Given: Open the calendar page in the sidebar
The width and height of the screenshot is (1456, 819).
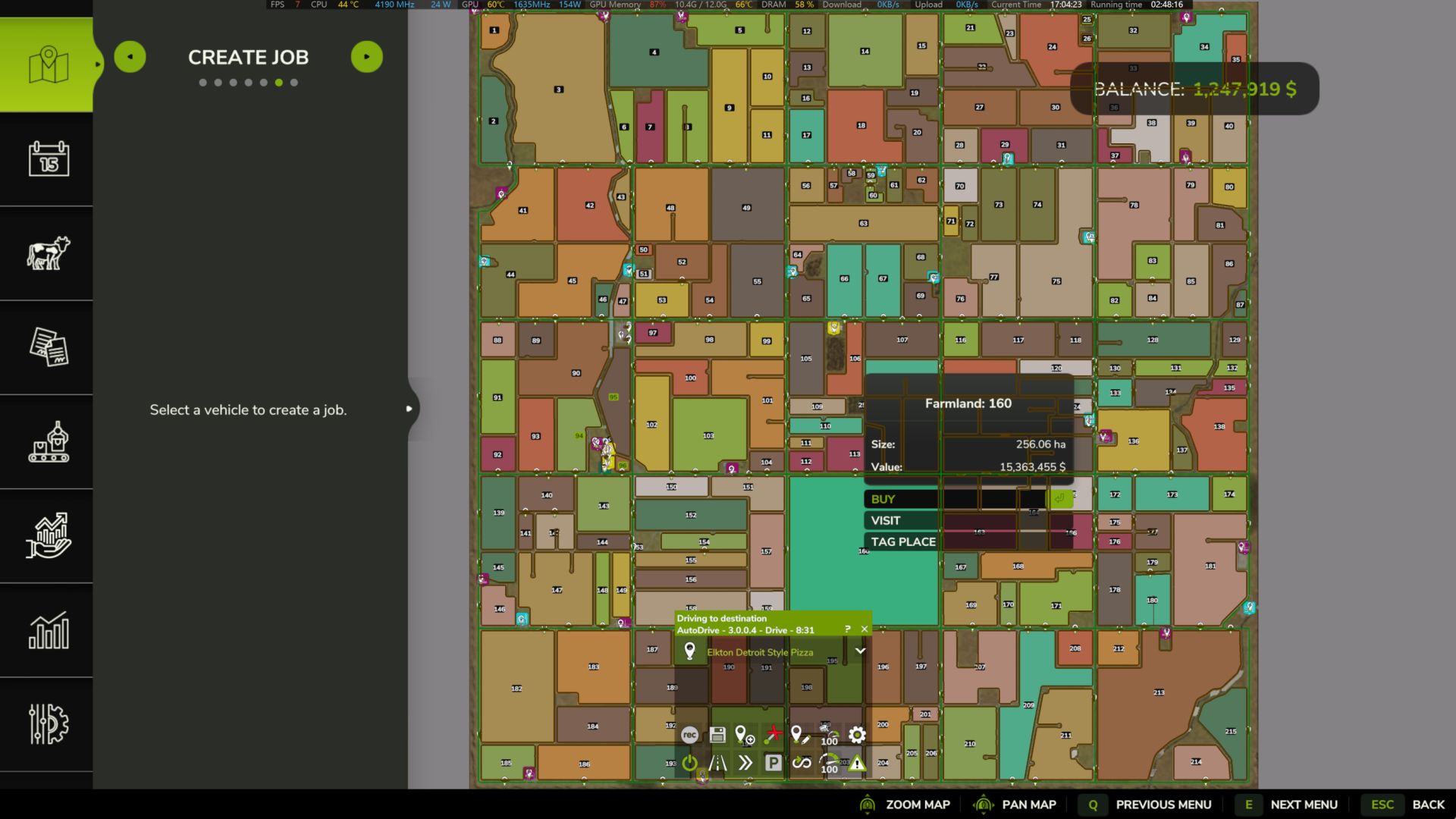Looking at the screenshot, I should (48, 159).
